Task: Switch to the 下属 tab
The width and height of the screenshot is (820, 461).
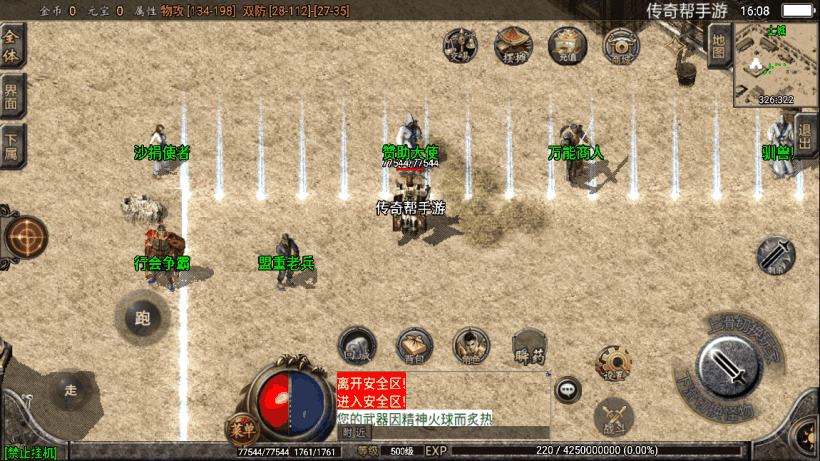Action: pos(12,149)
